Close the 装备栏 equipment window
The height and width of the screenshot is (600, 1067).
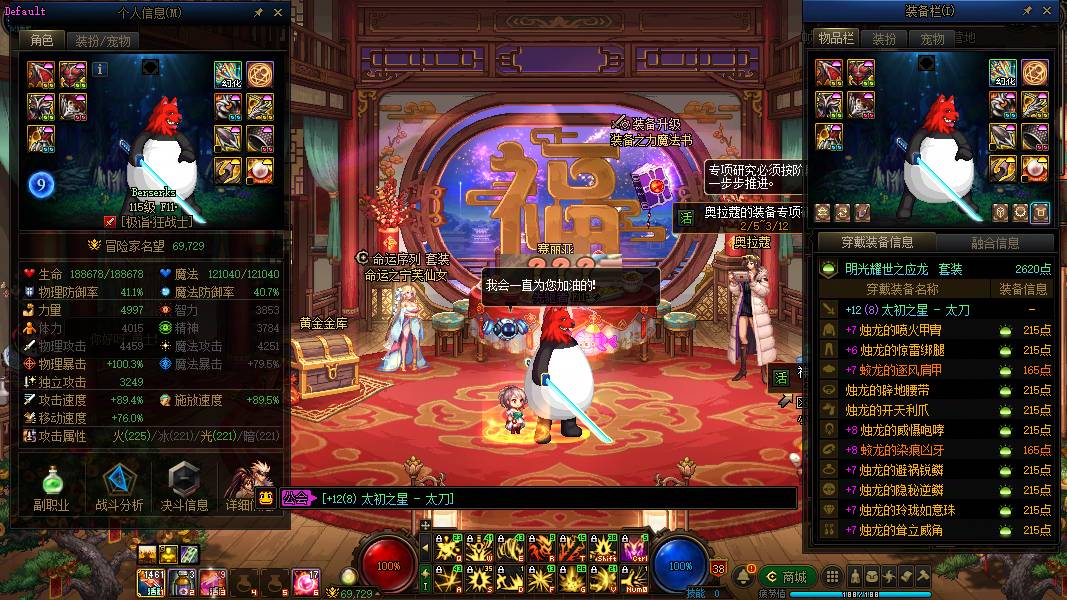click(x=1046, y=11)
